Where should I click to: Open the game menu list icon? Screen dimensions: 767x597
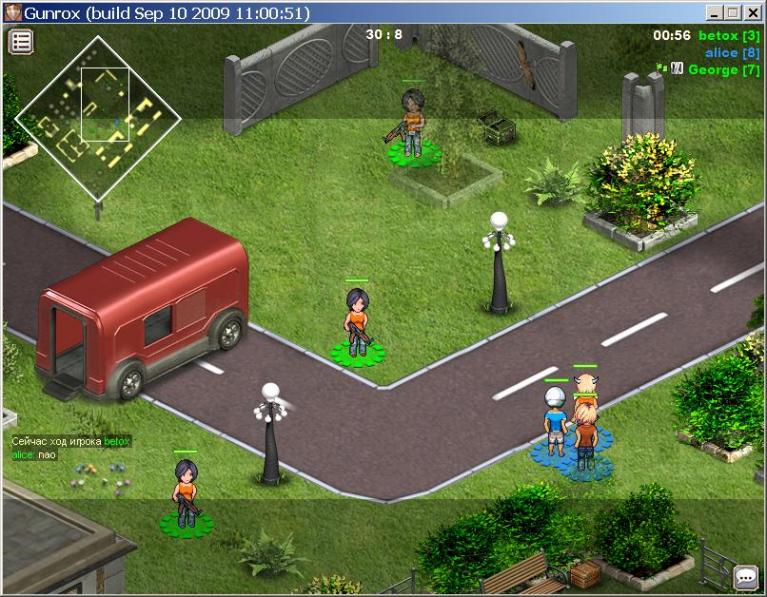[x=21, y=41]
